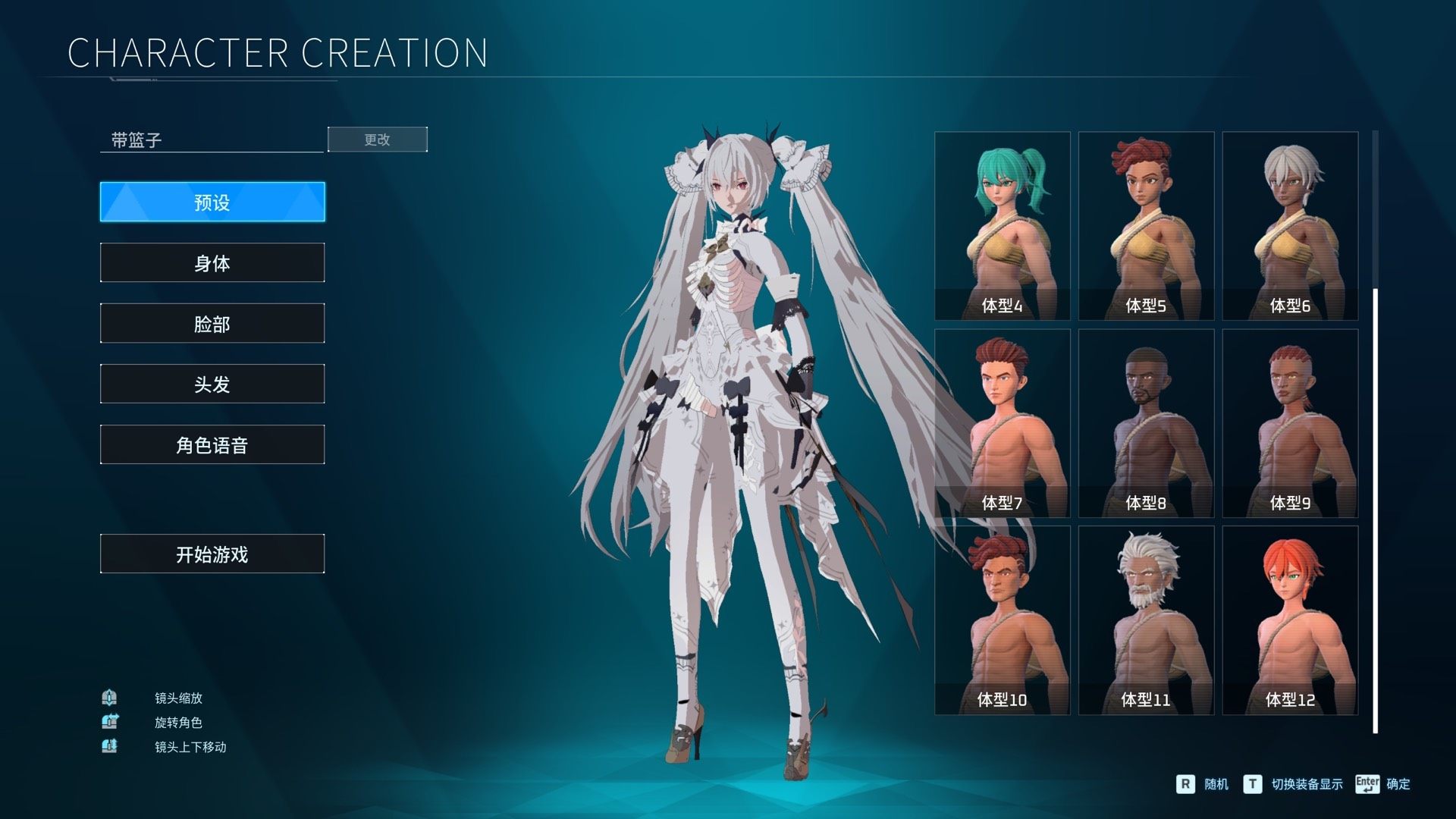Switch to the 脸部 face section
The width and height of the screenshot is (1456, 819).
tap(212, 324)
